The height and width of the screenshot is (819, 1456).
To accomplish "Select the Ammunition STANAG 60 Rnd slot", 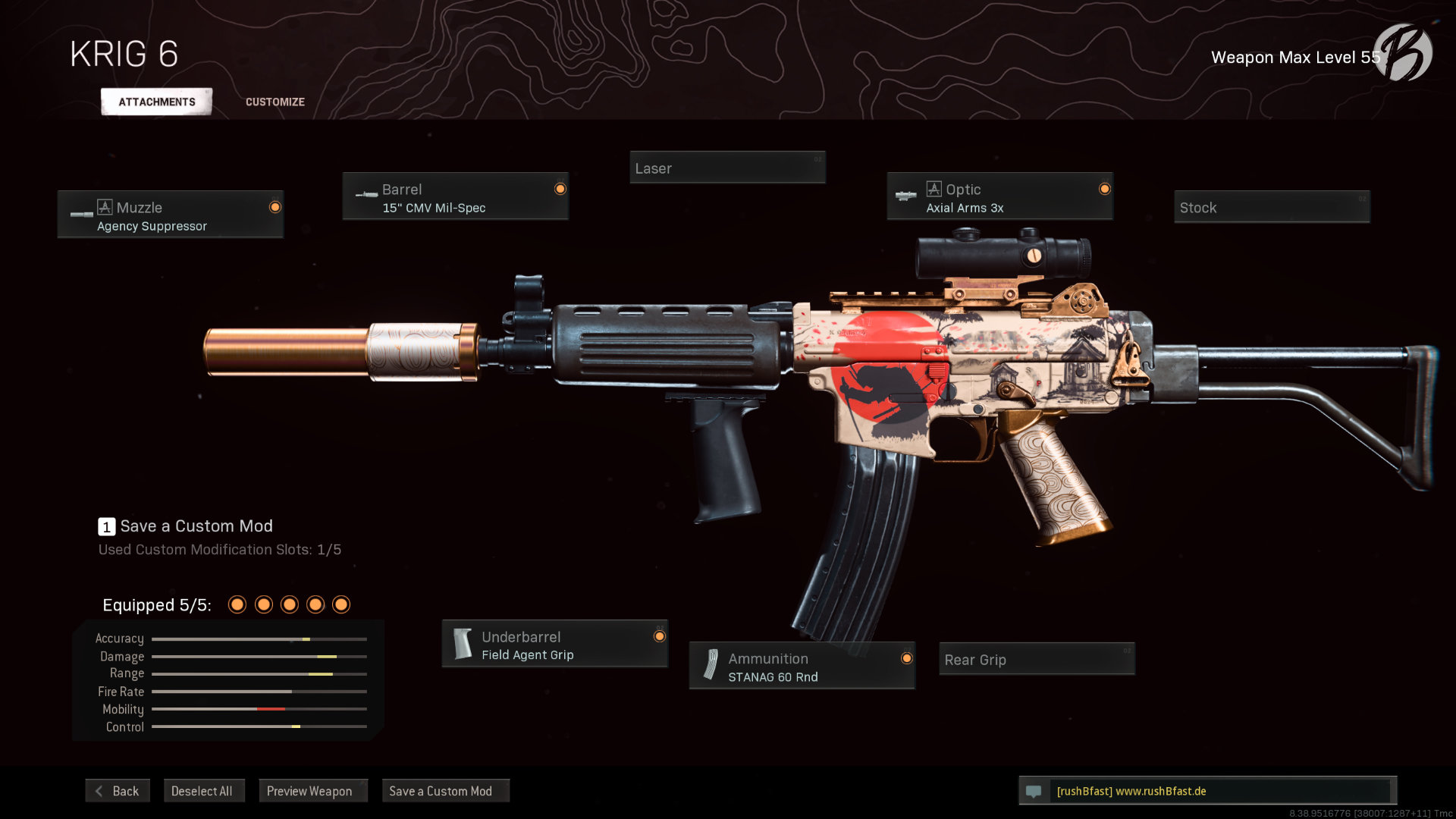I will coord(802,667).
